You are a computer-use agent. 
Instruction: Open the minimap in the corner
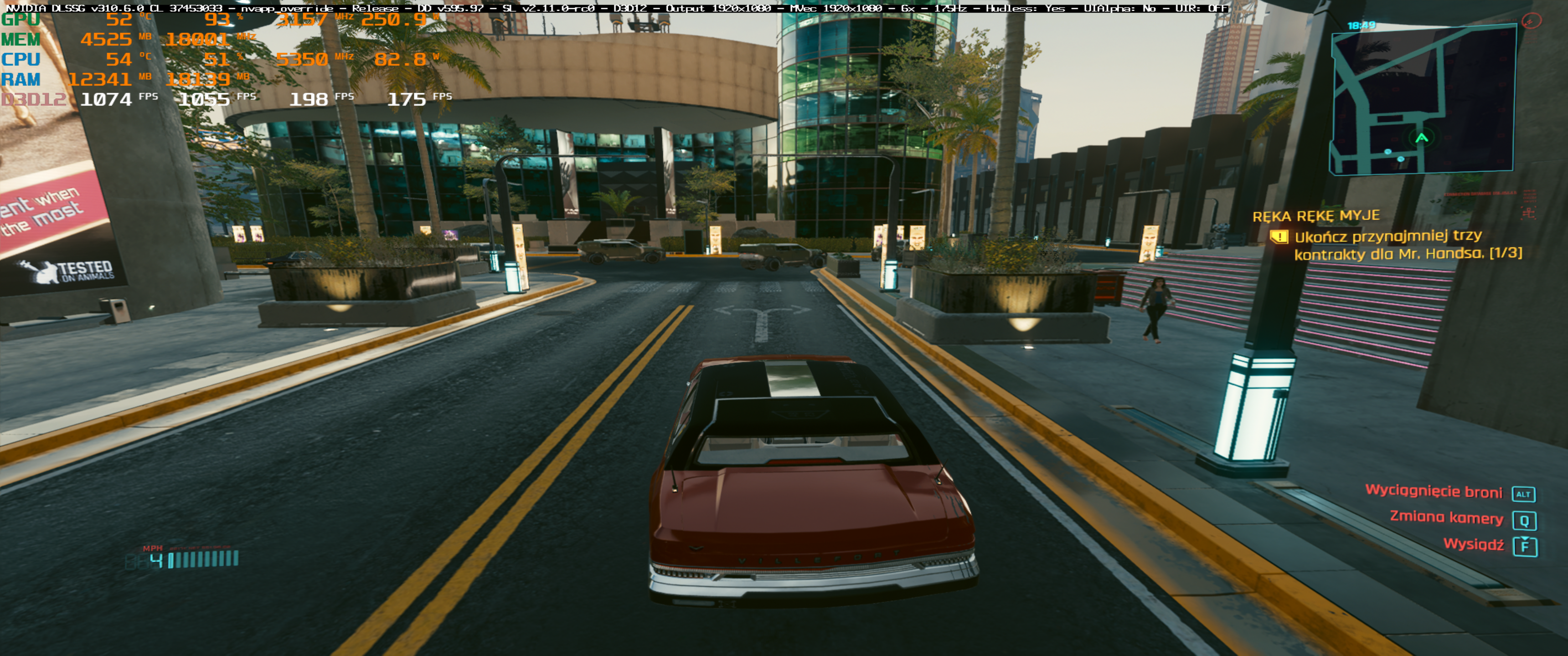(1422, 100)
